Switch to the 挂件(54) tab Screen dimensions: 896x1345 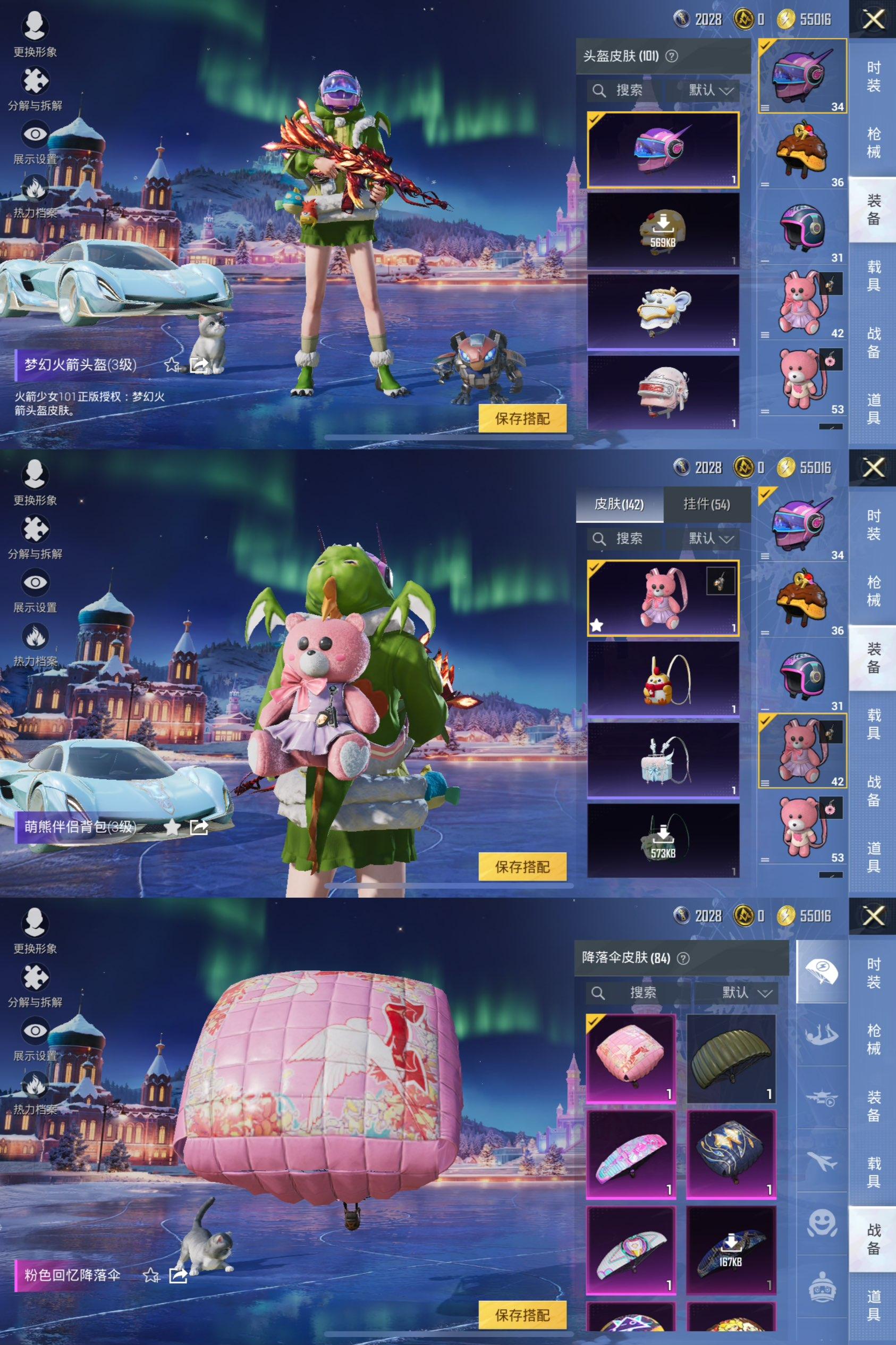click(706, 504)
